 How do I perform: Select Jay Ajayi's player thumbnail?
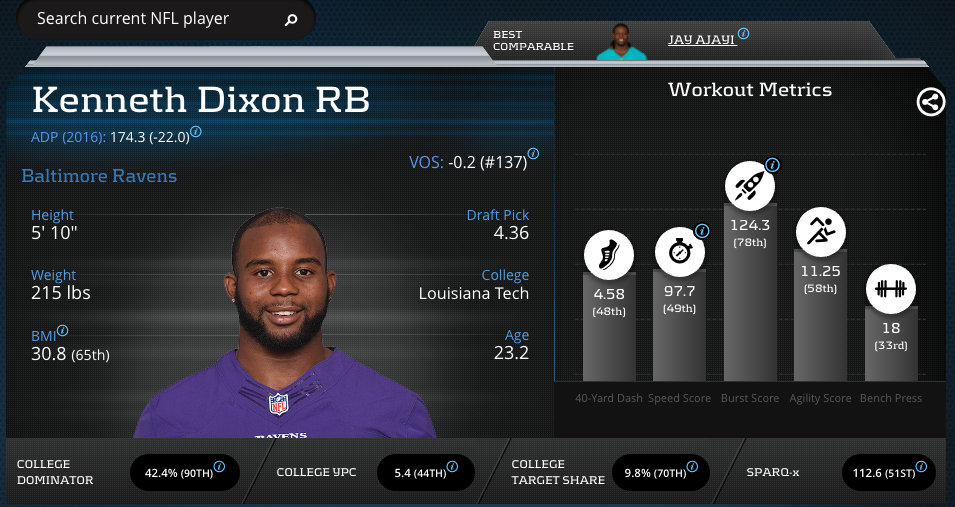tap(623, 41)
